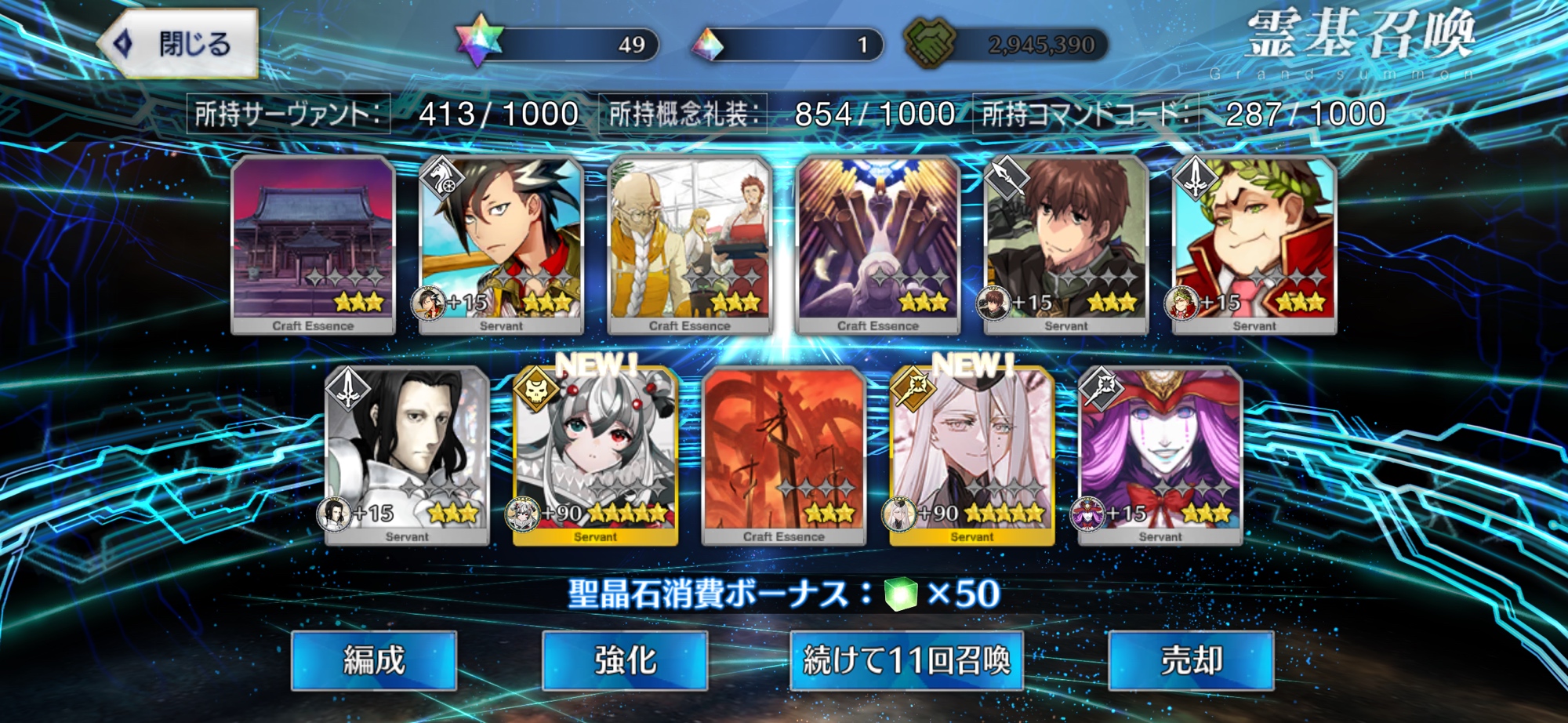Screen dimensions: 1568x723
Task: Choose the bald elder and chef Craft Essence
Action: point(689,245)
